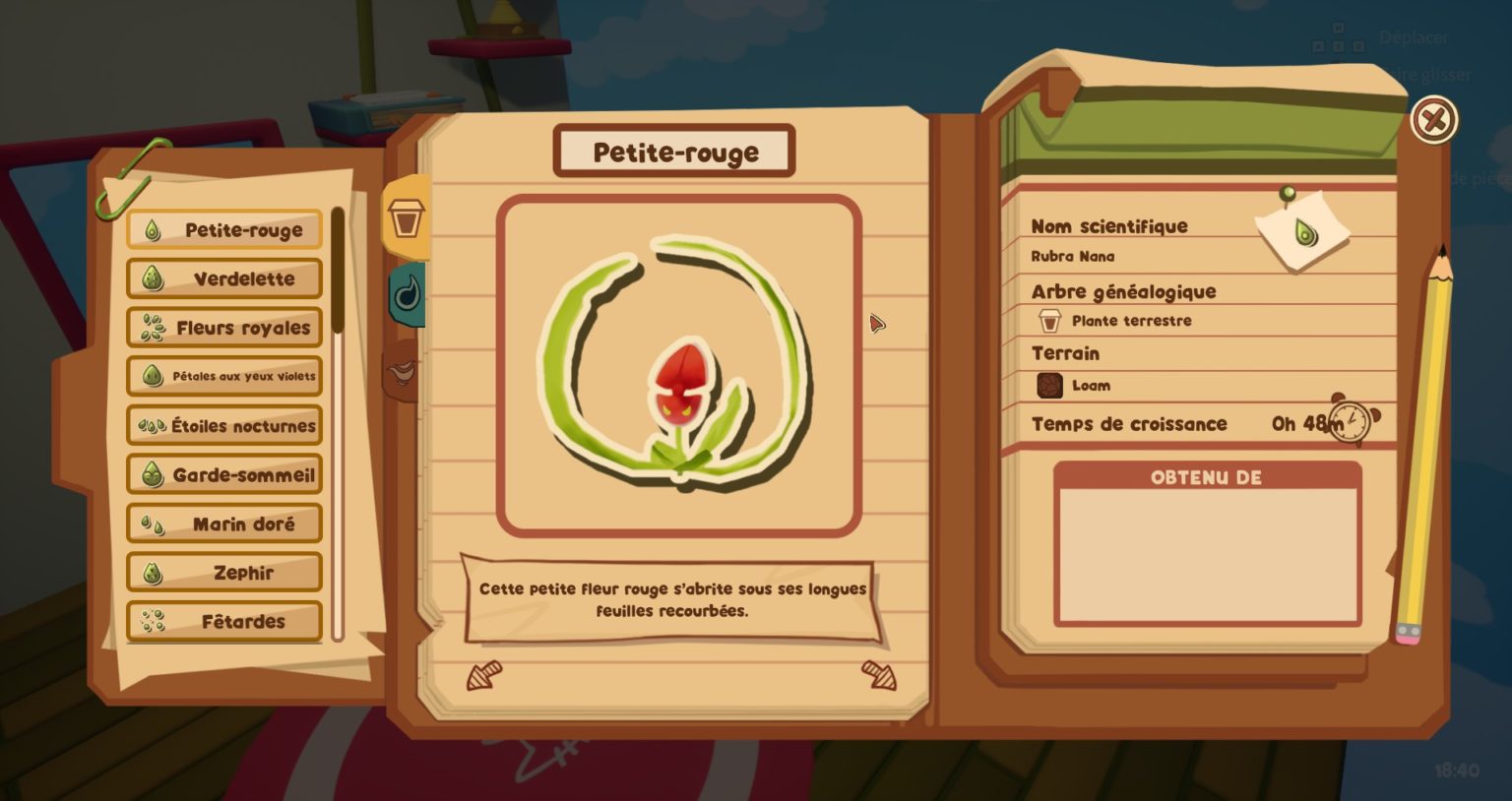Image resolution: width=1512 pixels, height=801 pixels.
Task: Open the brown bird tab
Action: tap(404, 370)
